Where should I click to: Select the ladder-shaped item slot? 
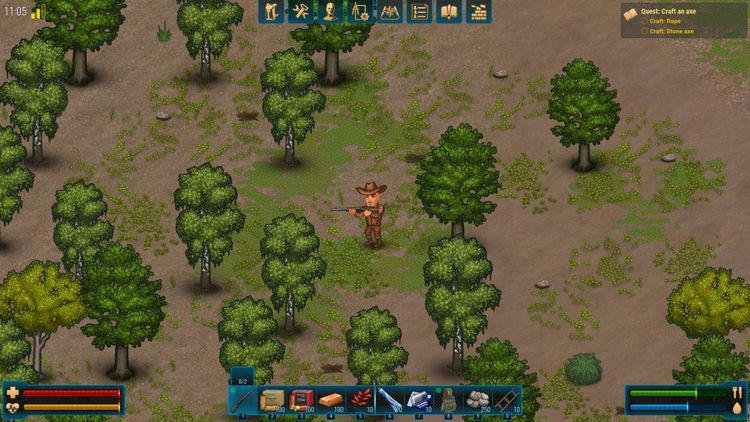[507, 400]
